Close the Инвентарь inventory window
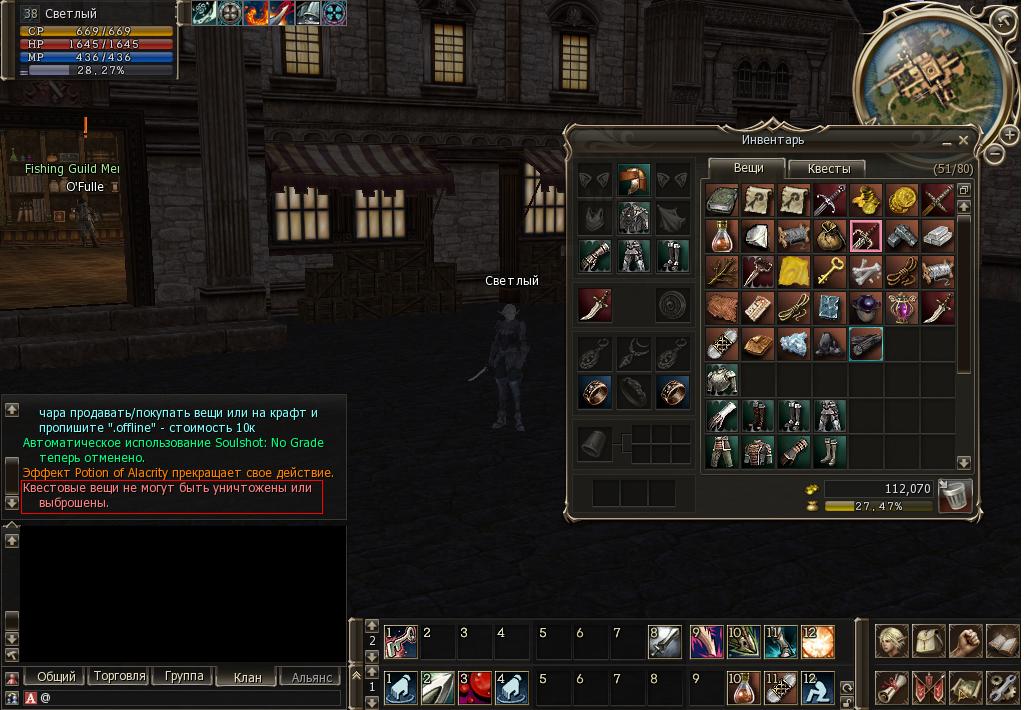Image resolution: width=1024 pixels, height=710 pixels. (x=963, y=141)
